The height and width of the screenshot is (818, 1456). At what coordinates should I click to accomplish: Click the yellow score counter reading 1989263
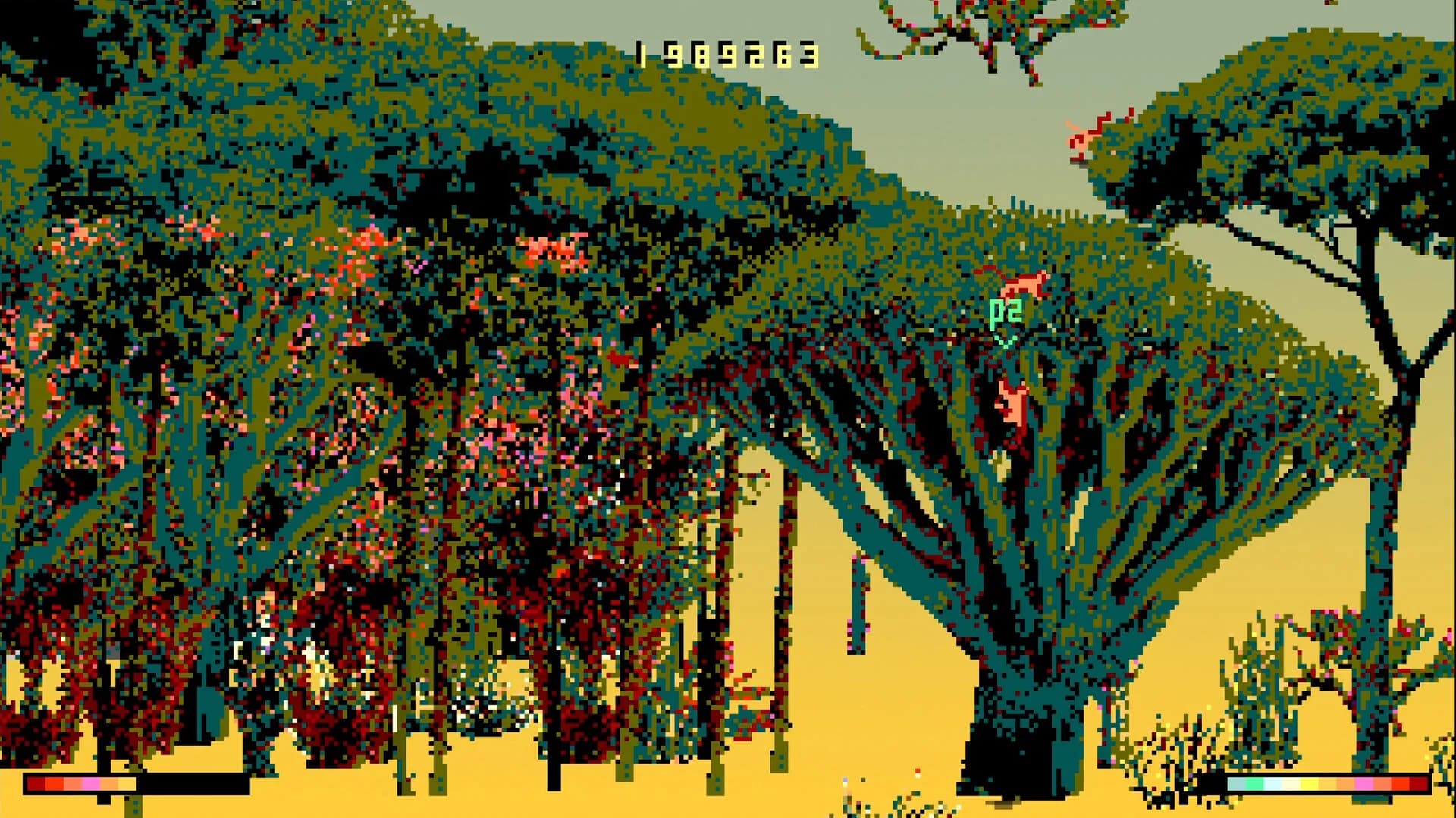tap(724, 55)
